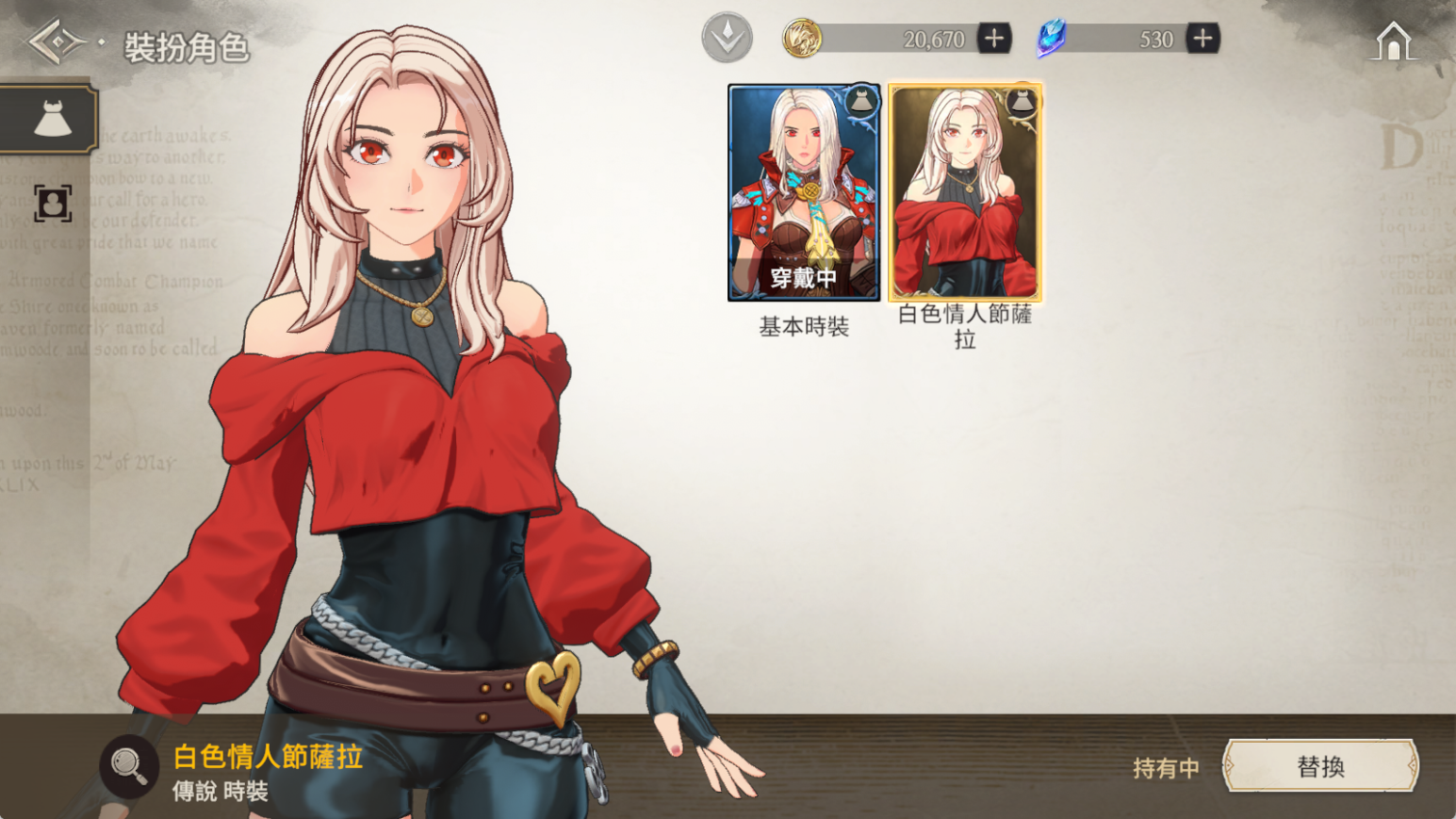This screenshot has width=1456, height=819.
Task: Add more blue crystals
Action: 1202,39
